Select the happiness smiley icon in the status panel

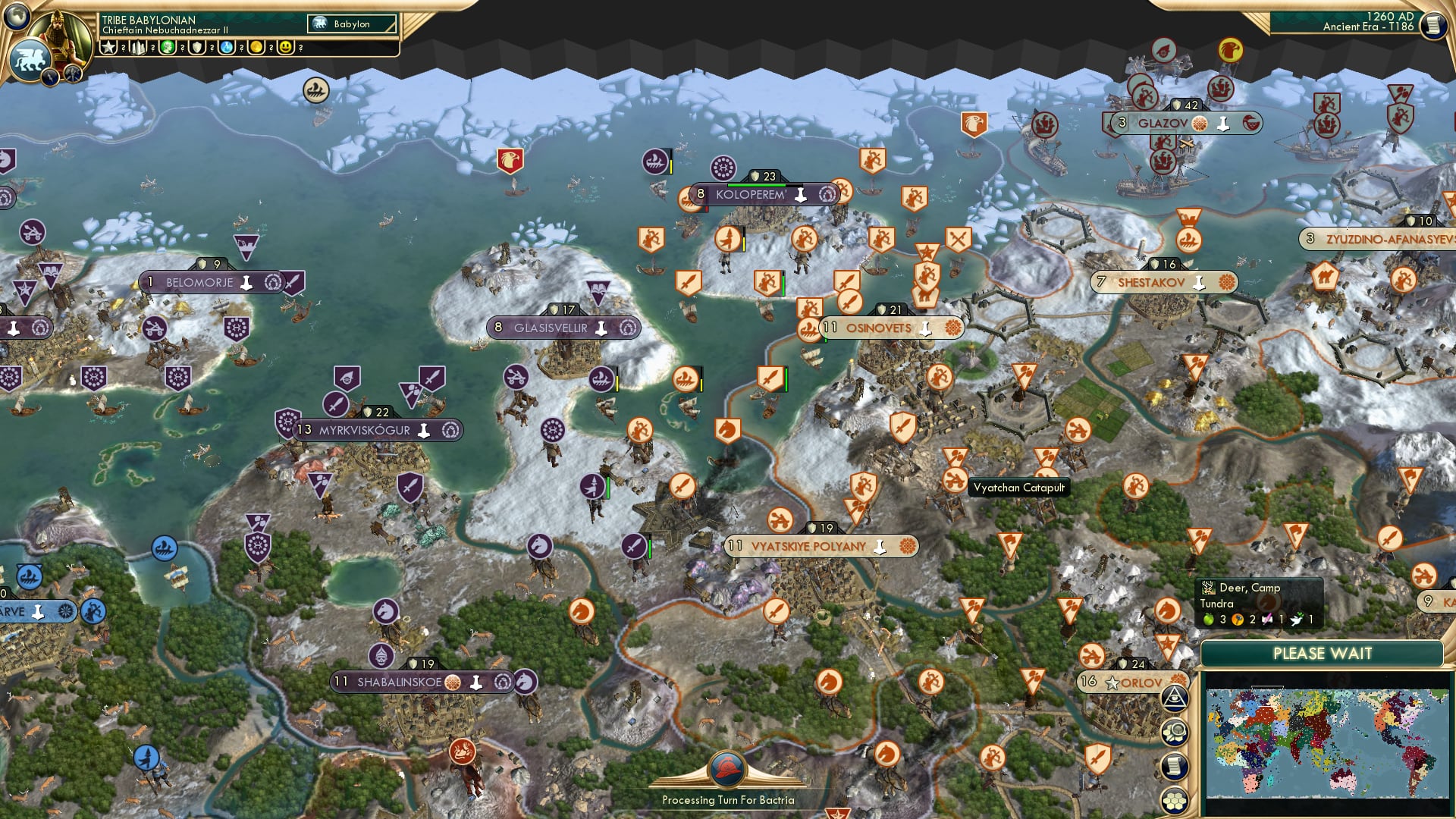click(x=284, y=48)
